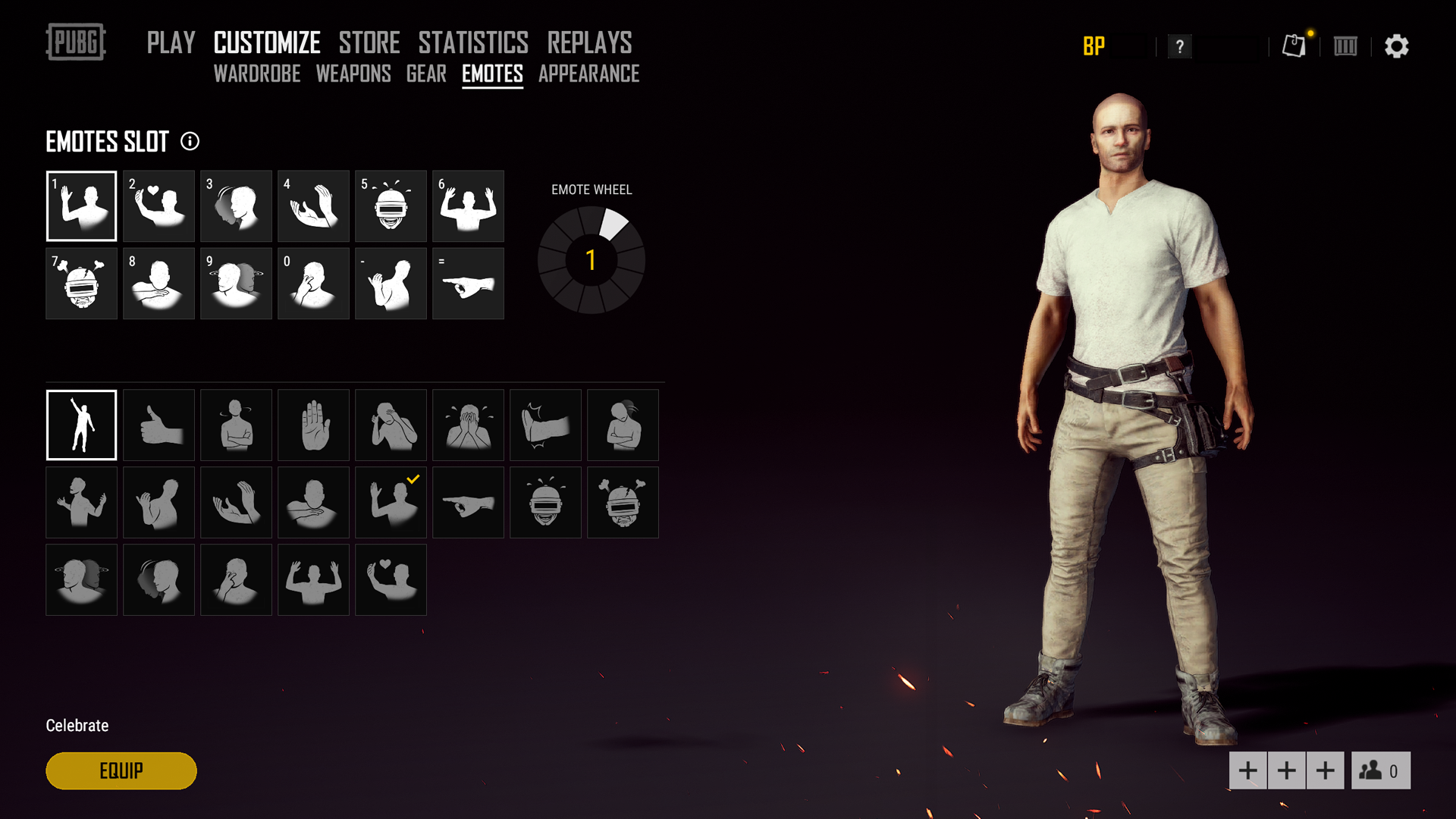Choose the heart blow-kiss emote in slot 2
The image size is (1456, 819).
158,206
